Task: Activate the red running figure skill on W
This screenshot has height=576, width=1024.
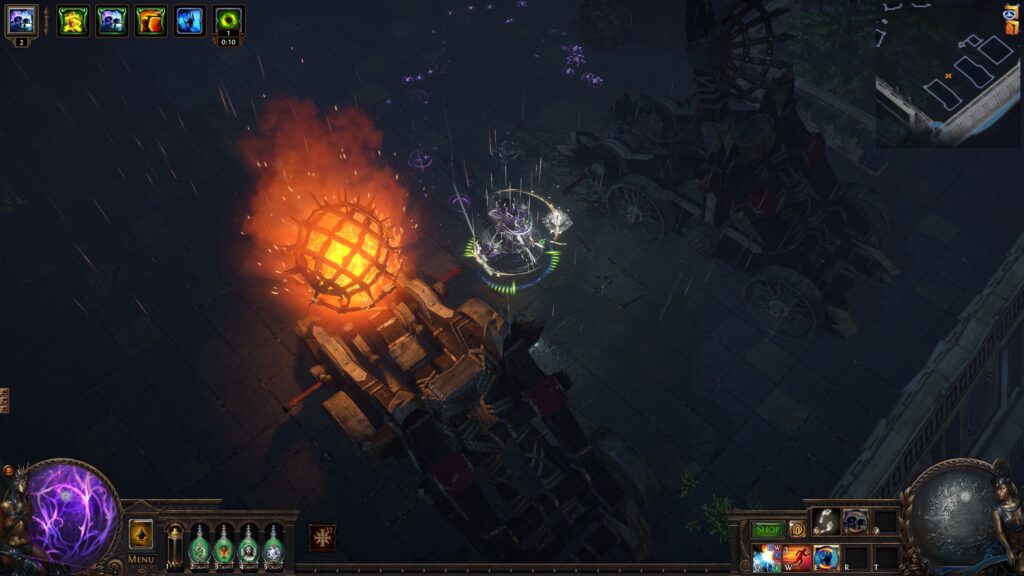Action: [x=797, y=557]
